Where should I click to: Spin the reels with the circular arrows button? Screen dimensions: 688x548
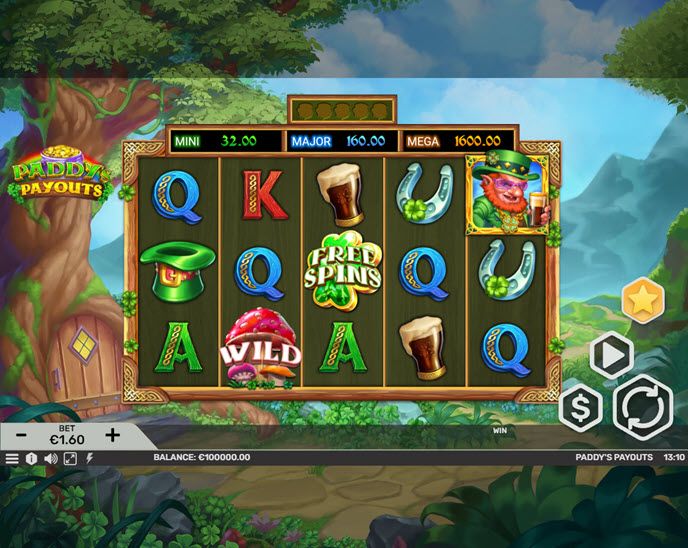(642, 407)
